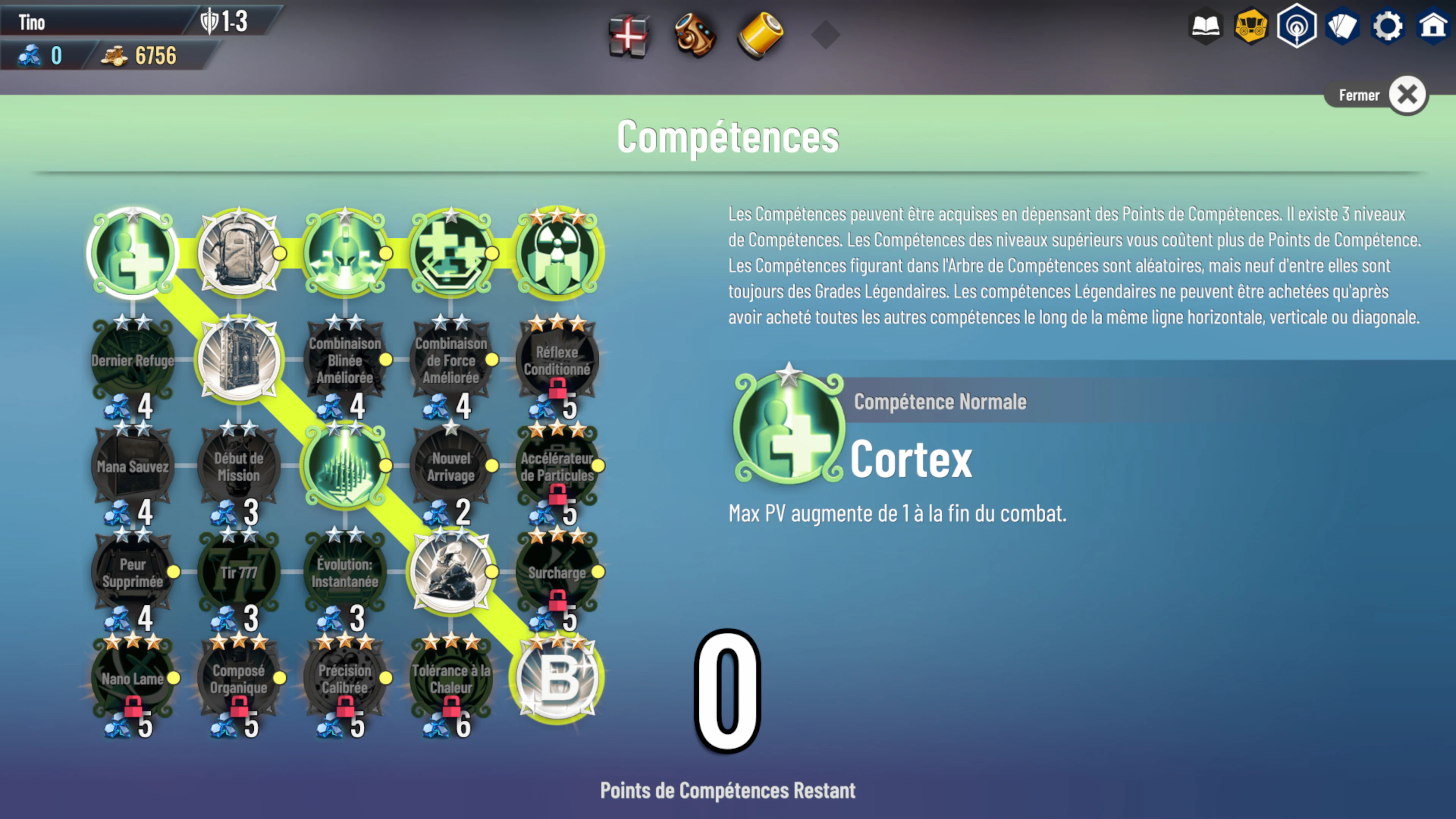Open the journal book icon
The height and width of the screenshot is (819, 1456).
coord(1206,25)
